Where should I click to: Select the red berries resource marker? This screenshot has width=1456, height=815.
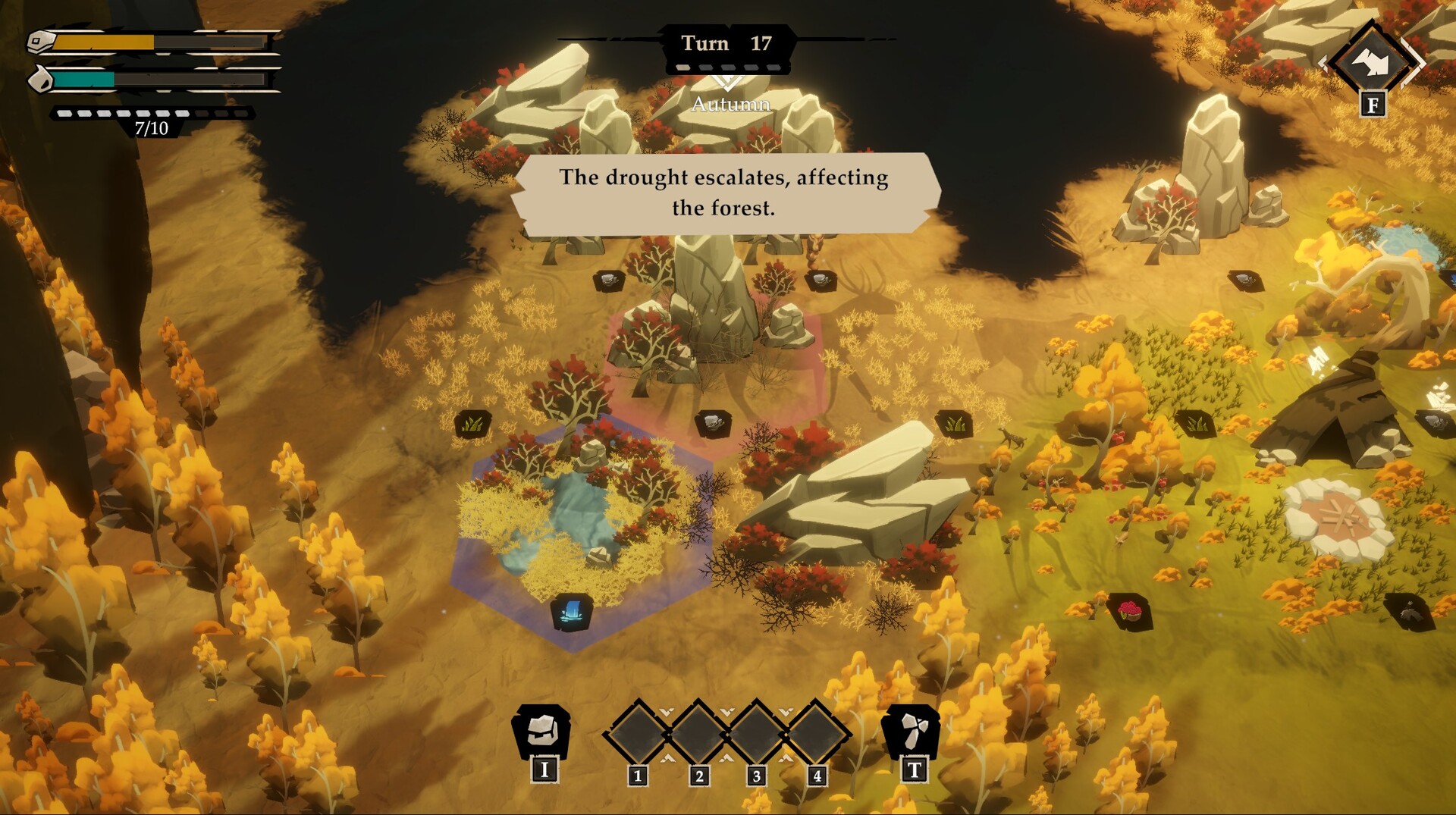pos(1129,610)
